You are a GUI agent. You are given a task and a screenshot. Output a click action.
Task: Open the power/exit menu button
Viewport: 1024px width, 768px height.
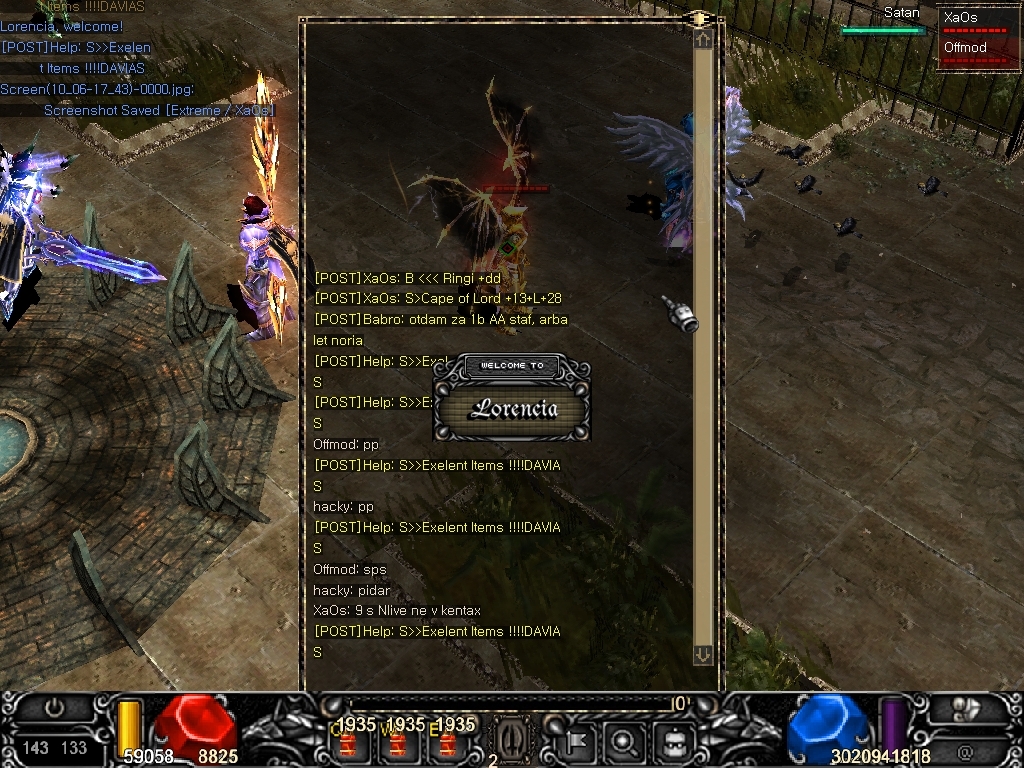coord(55,708)
